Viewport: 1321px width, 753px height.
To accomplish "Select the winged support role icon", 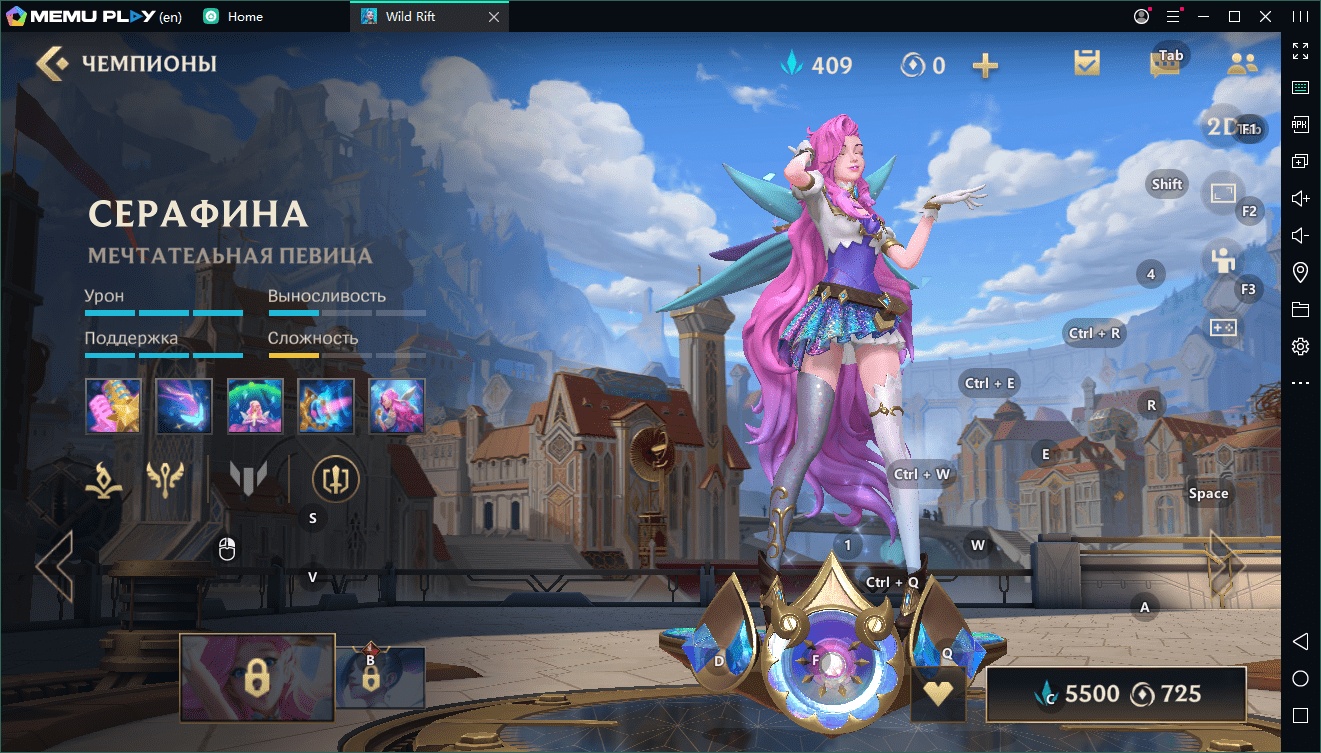I will (165, 479).
